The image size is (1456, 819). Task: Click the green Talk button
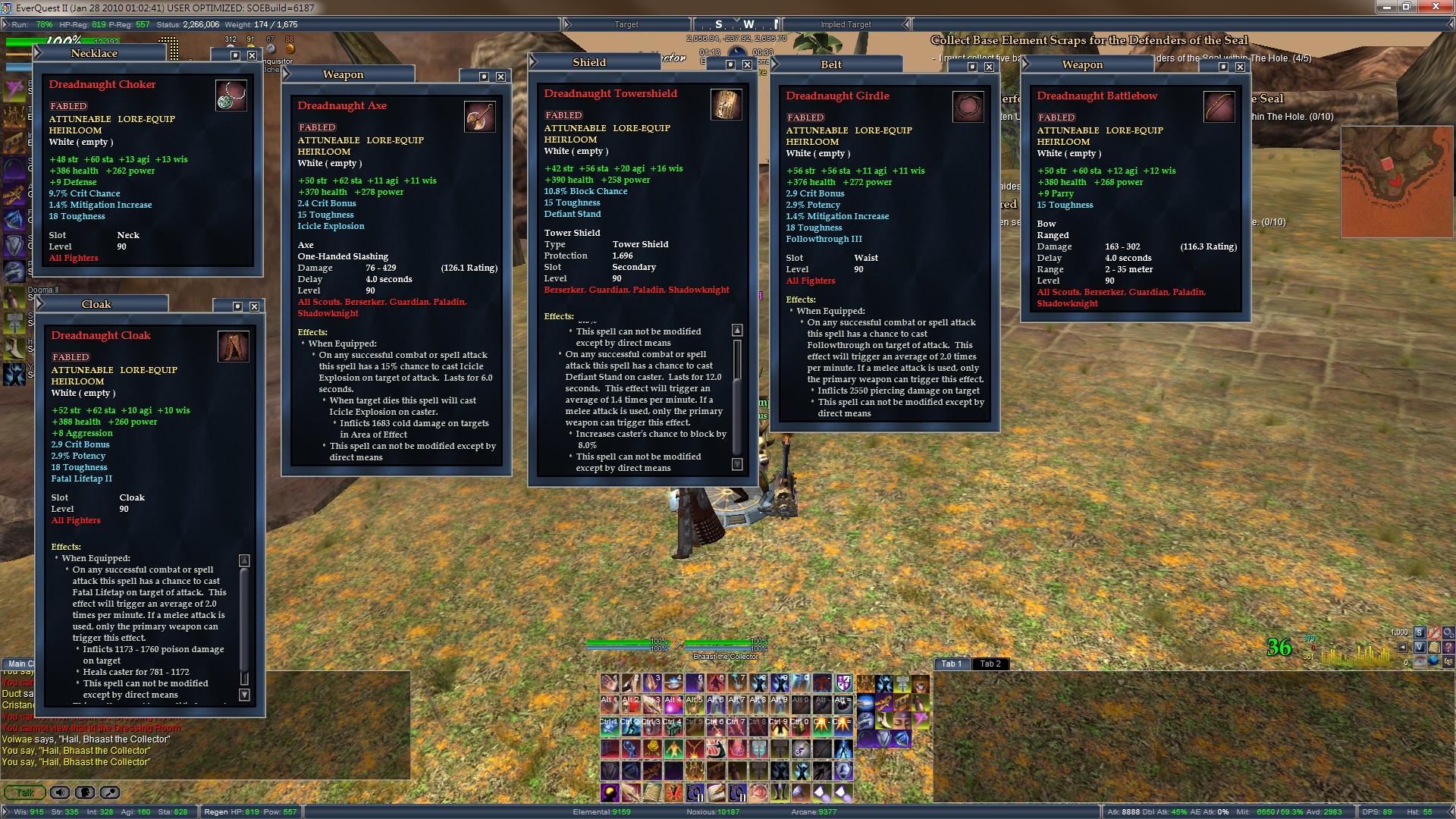tap(25, 792)
